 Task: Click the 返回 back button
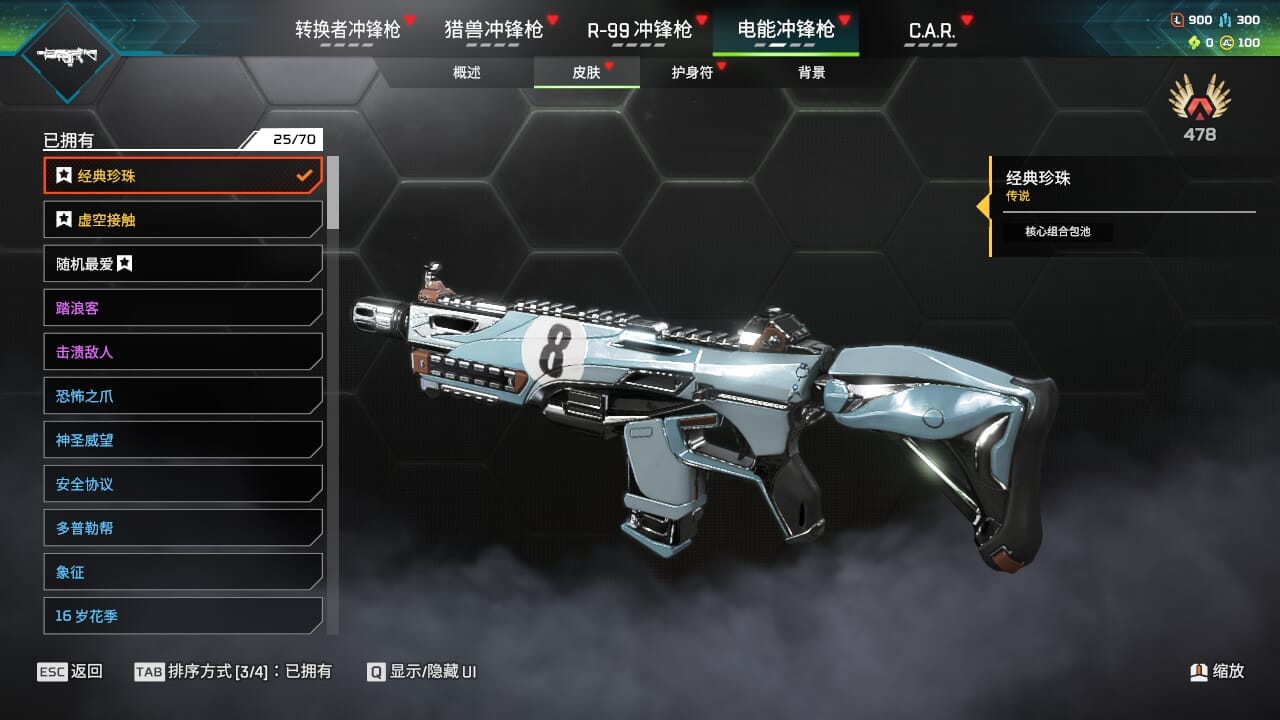[70, 671]
